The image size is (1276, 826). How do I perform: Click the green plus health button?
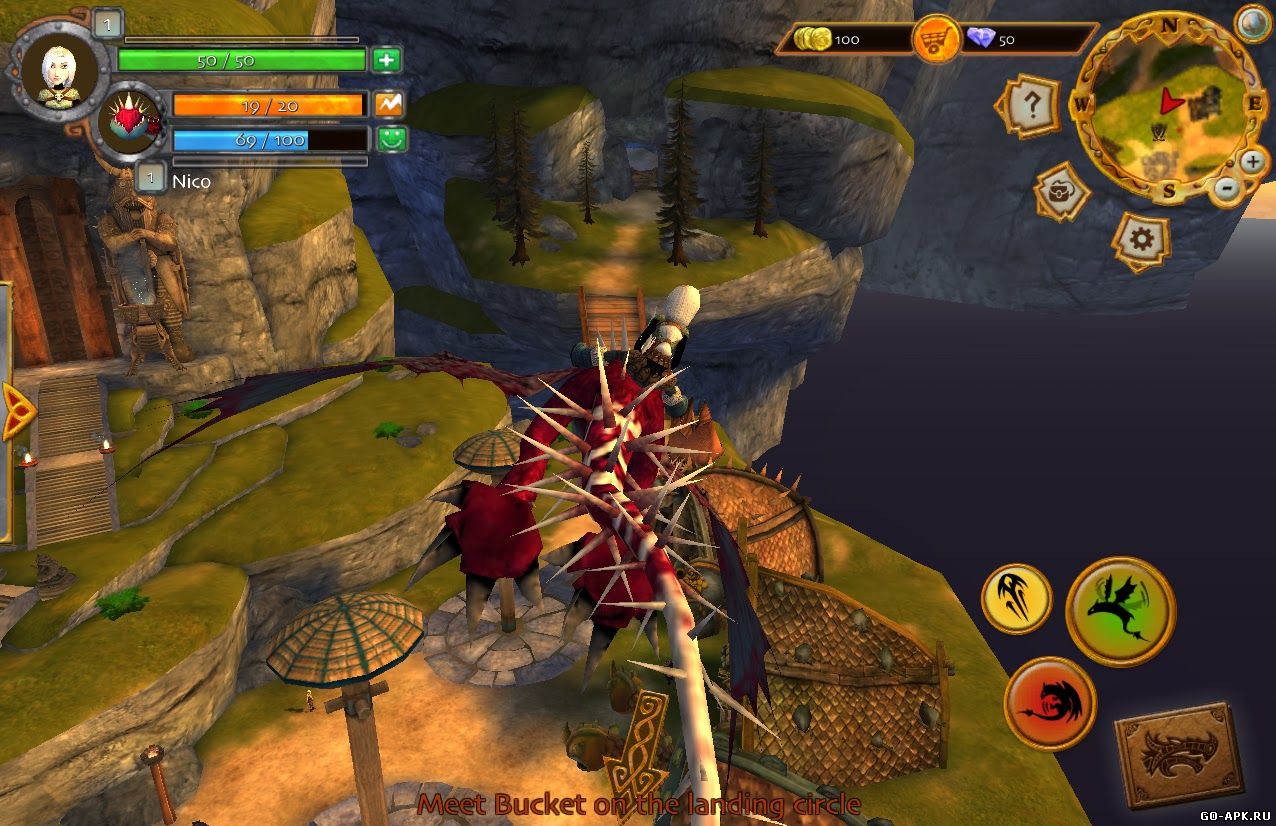tap(387, 60)
